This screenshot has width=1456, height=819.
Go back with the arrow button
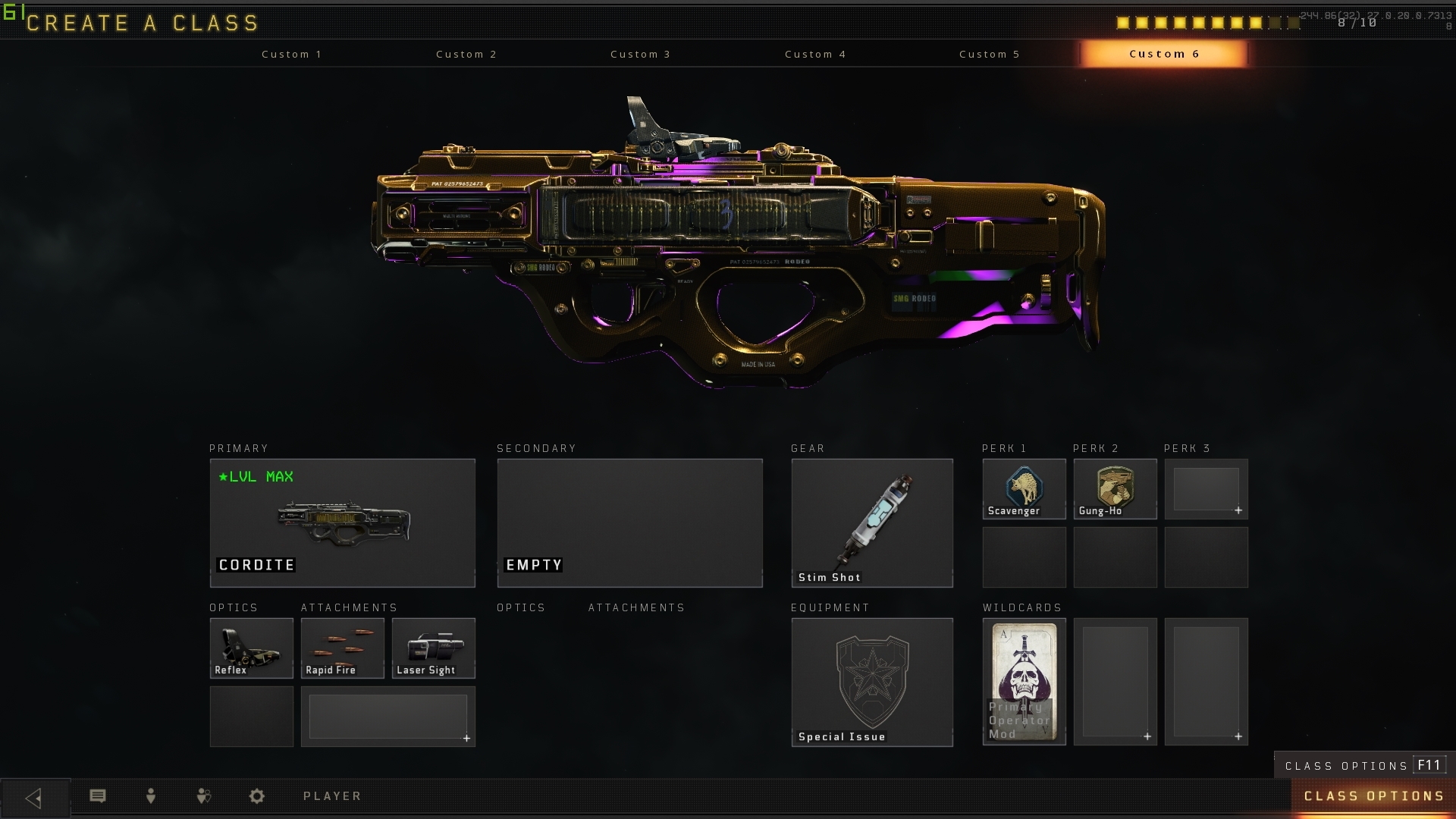tap(34, 798)
